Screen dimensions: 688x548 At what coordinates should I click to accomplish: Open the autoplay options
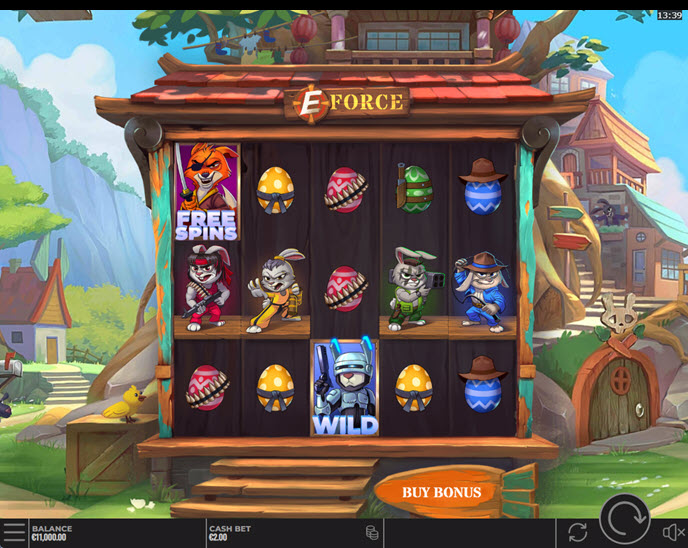[x=577, y=532]
